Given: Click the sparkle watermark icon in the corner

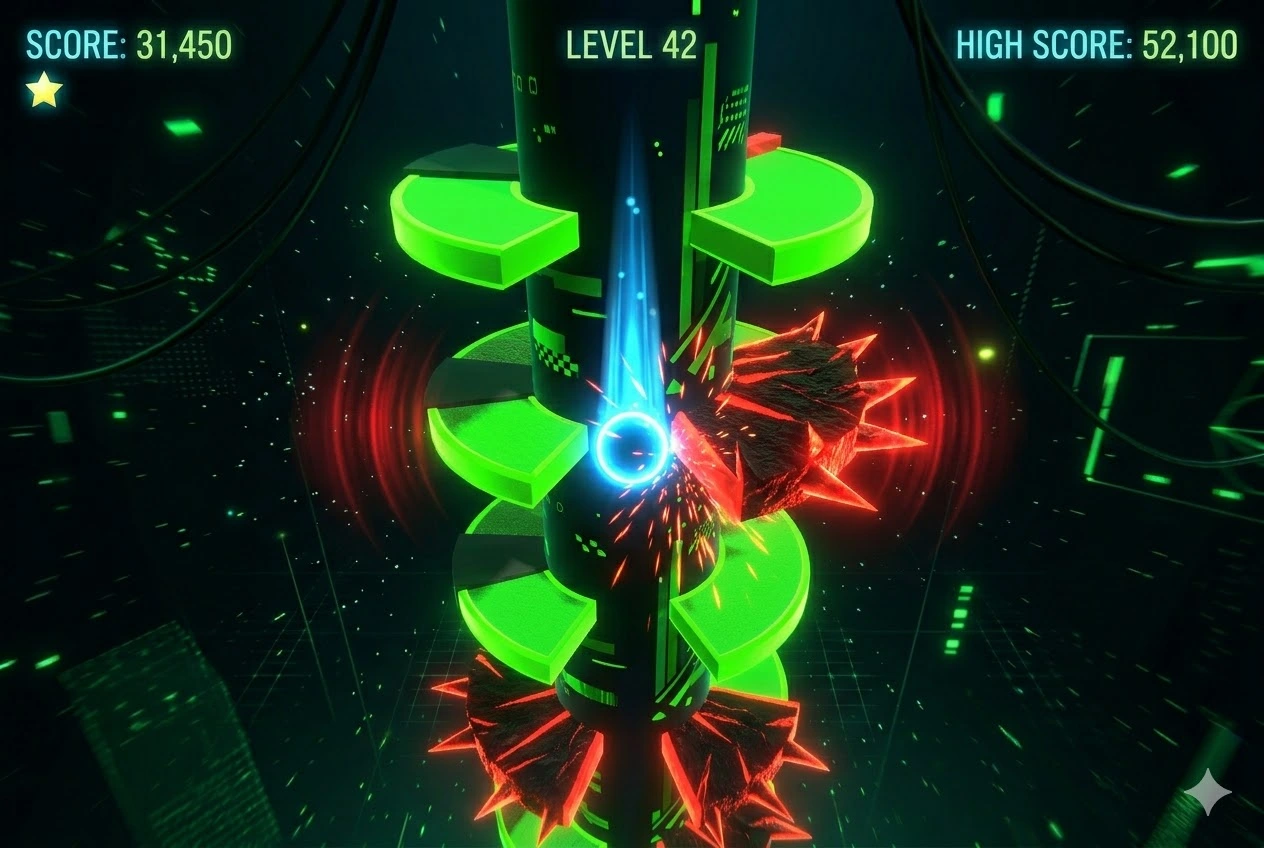Looking at the screenshot, I should pyautogui.click(x=1207, y=793).
